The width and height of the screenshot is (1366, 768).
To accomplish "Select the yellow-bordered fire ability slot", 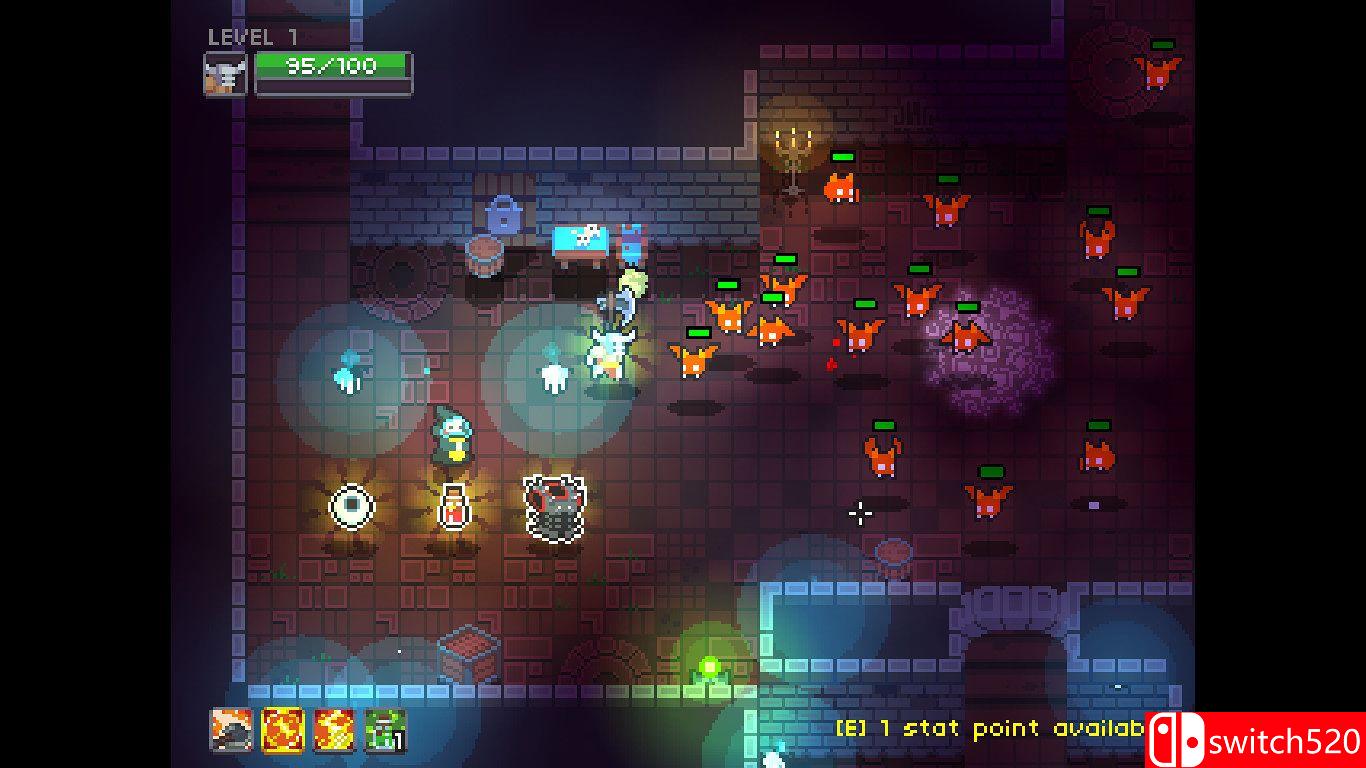I will point(283,730).
